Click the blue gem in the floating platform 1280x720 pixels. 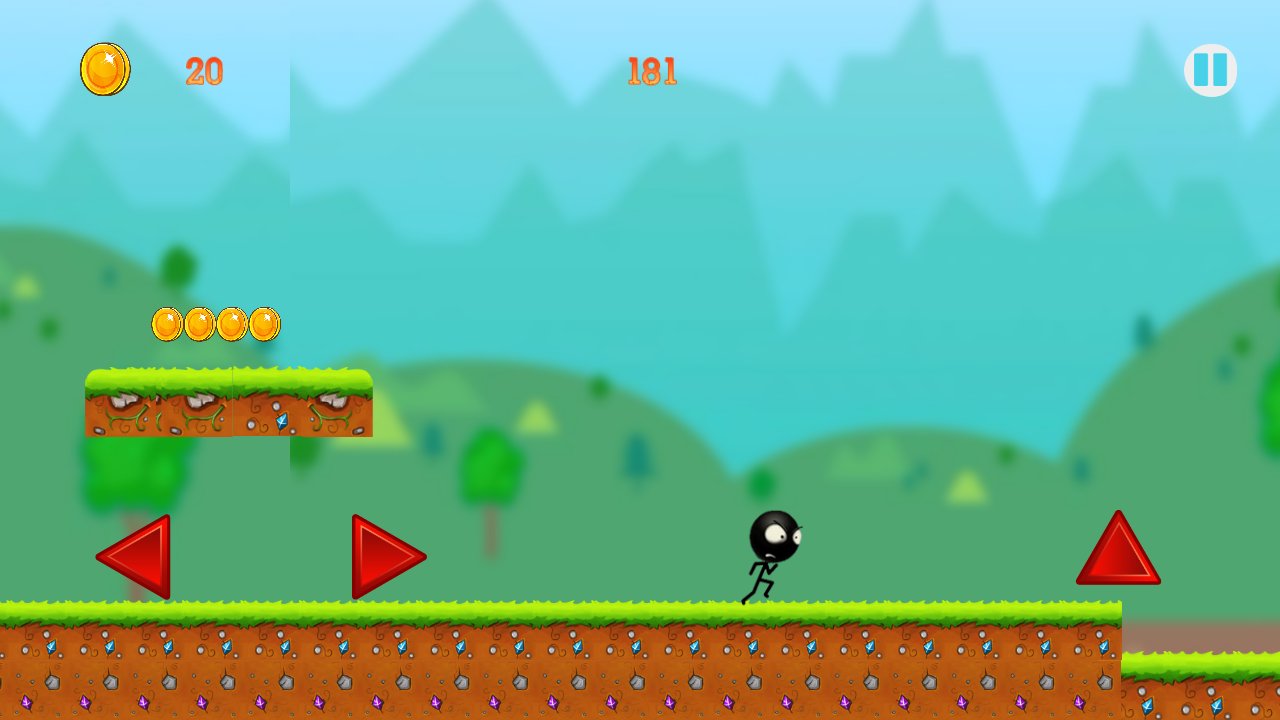pyautogui.click(x=283, y=422)
